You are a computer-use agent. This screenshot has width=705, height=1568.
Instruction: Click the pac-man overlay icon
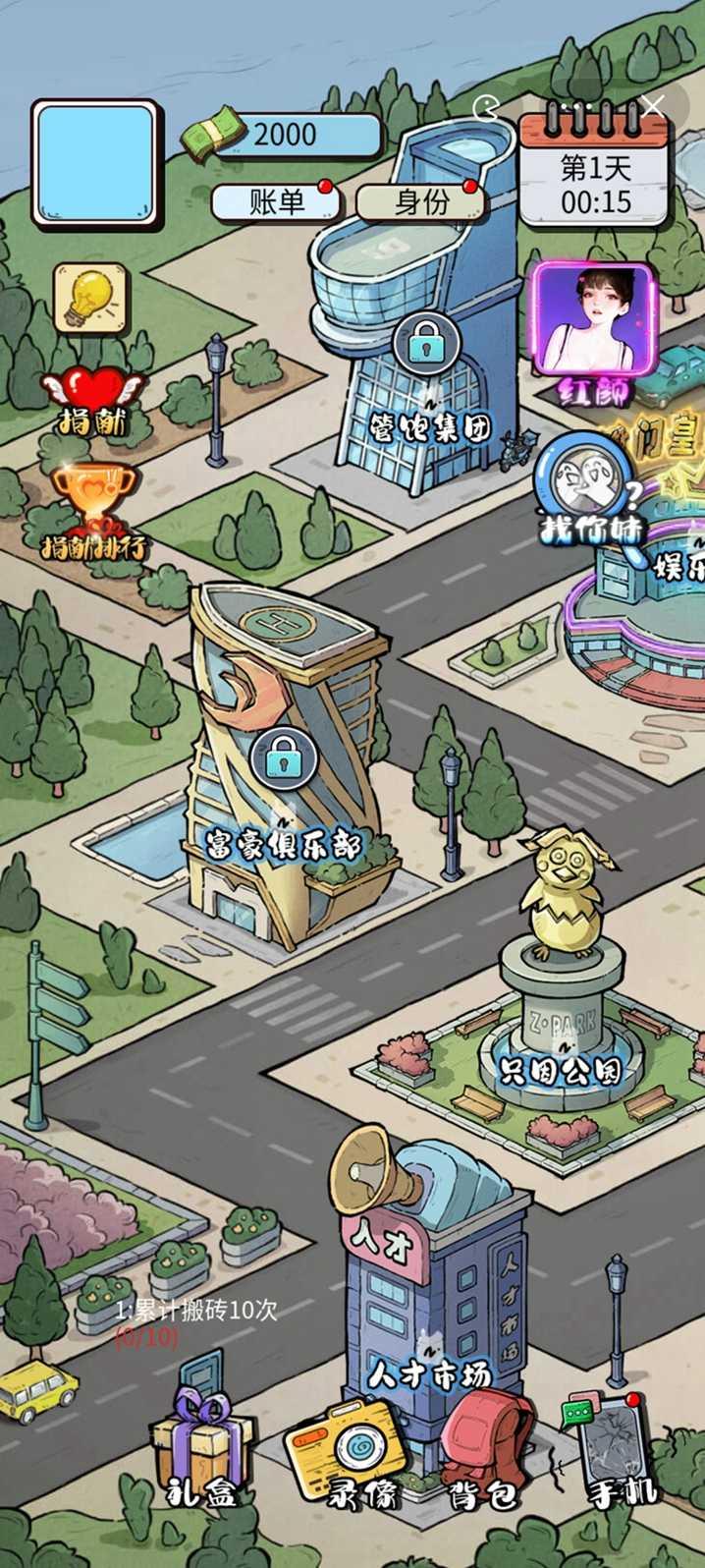coord(486,106)
